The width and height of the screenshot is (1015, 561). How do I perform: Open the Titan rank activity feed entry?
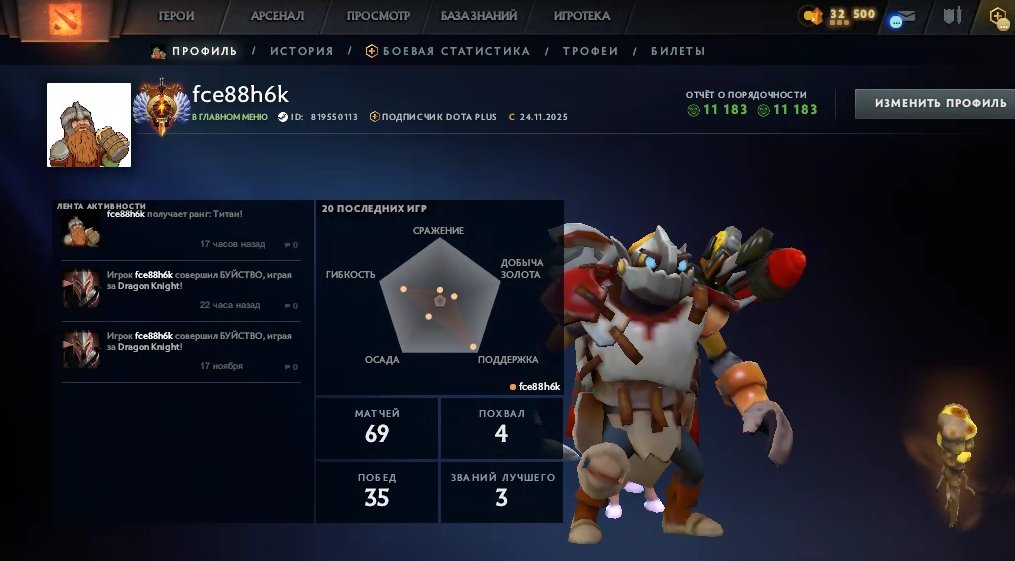180,229
